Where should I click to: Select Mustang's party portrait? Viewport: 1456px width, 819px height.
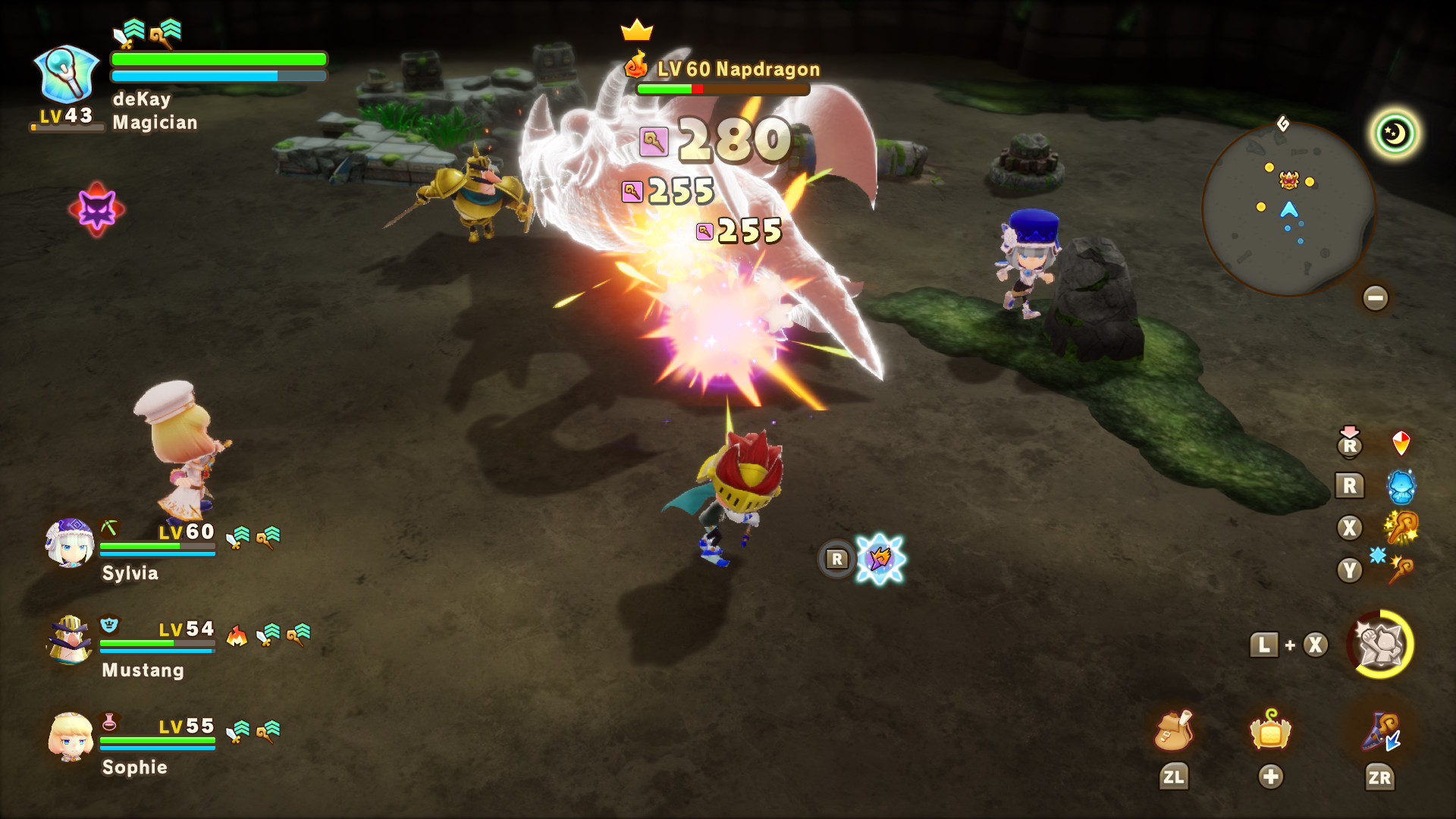coord(69,640)
